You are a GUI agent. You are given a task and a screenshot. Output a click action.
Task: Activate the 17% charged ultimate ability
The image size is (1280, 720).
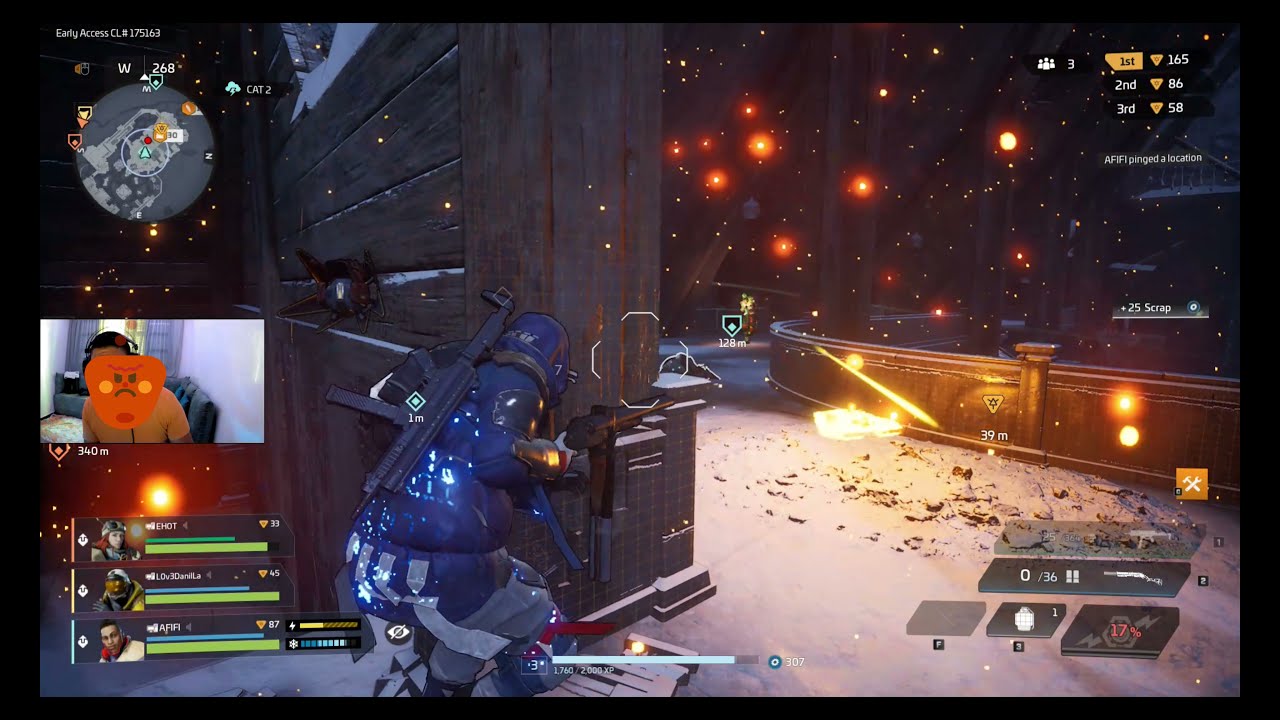[x=1121, y=632]
